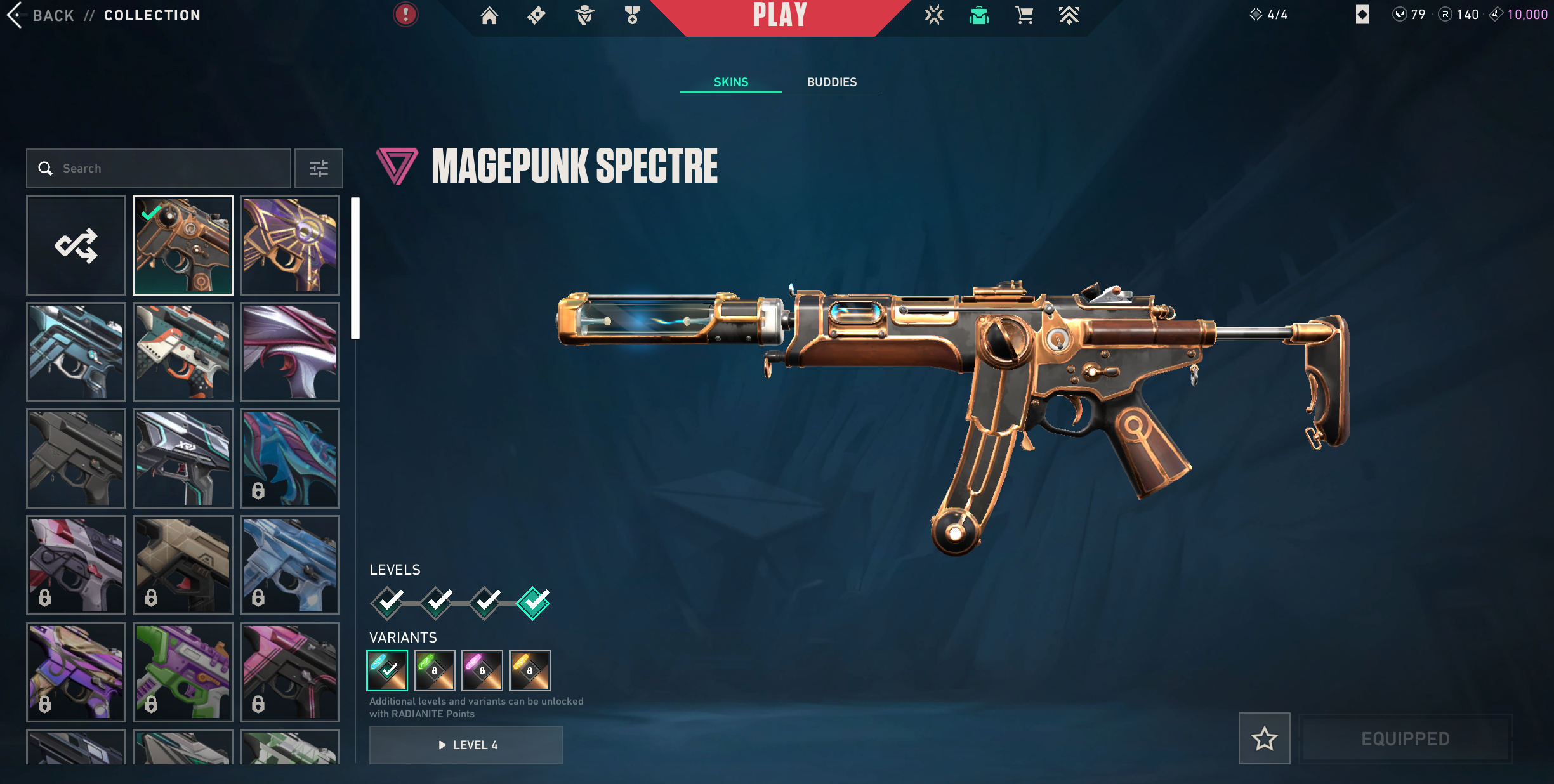The image size is (1554, 784).
Task: Choose the locked pink variant swatch
Action: click(482, 670)
